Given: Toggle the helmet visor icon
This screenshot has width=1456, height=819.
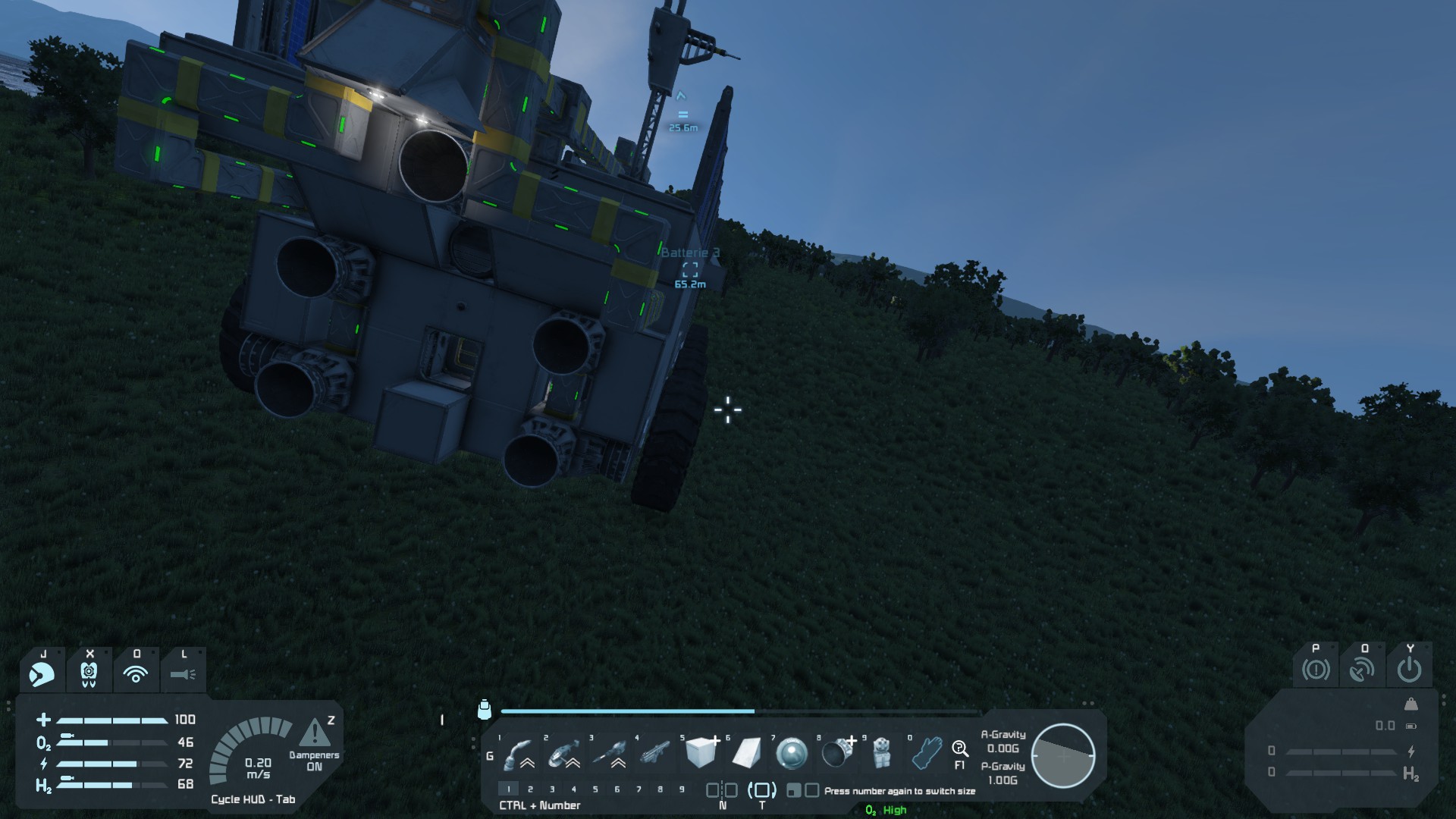Looking at the screenshot, I should 42,673.
